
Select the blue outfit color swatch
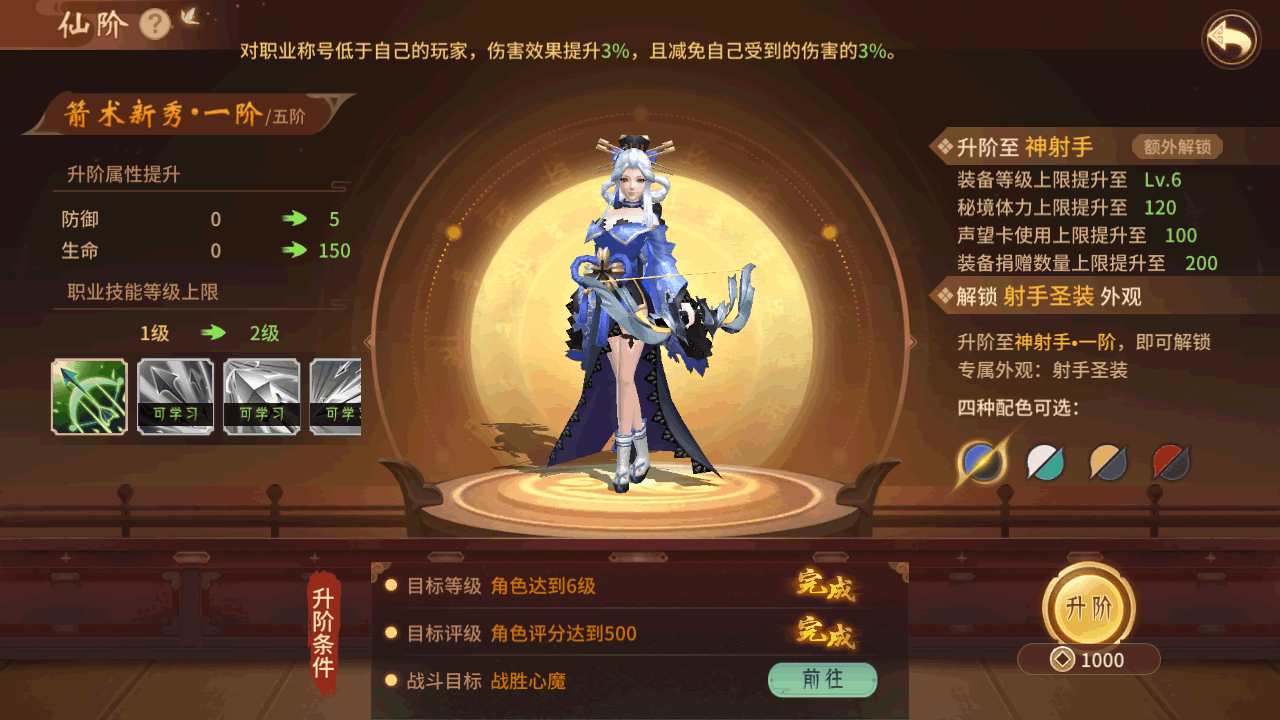click(x=982, y=462)
